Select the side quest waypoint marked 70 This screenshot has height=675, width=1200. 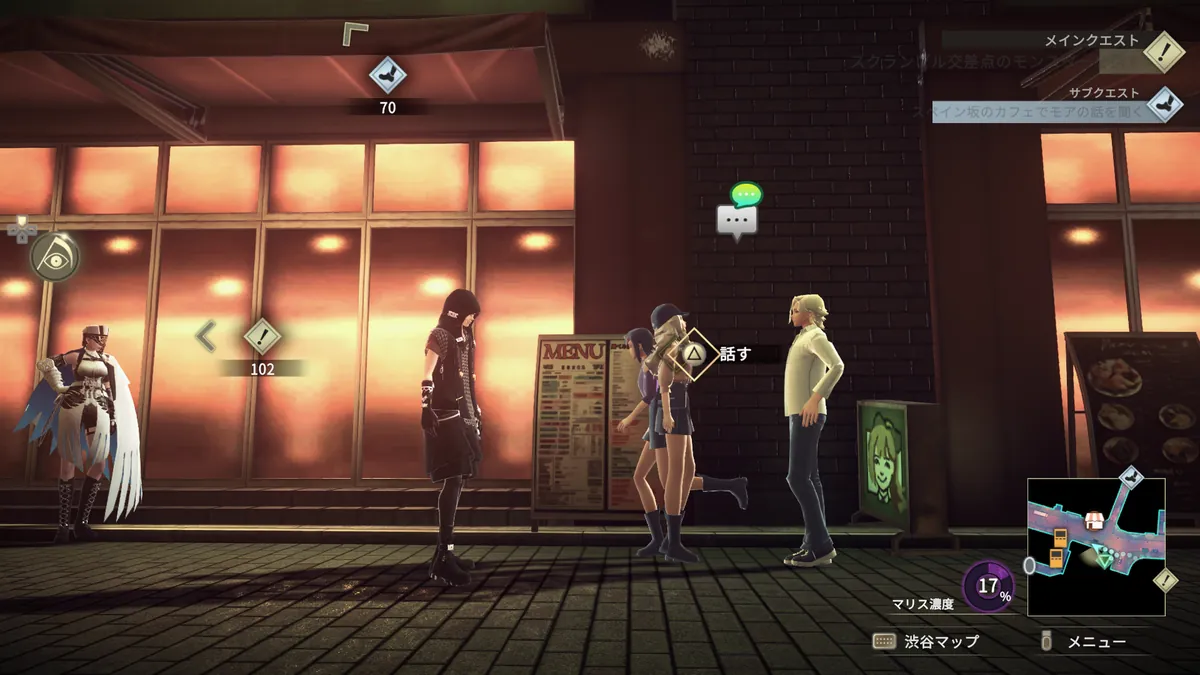click(387, 74)
